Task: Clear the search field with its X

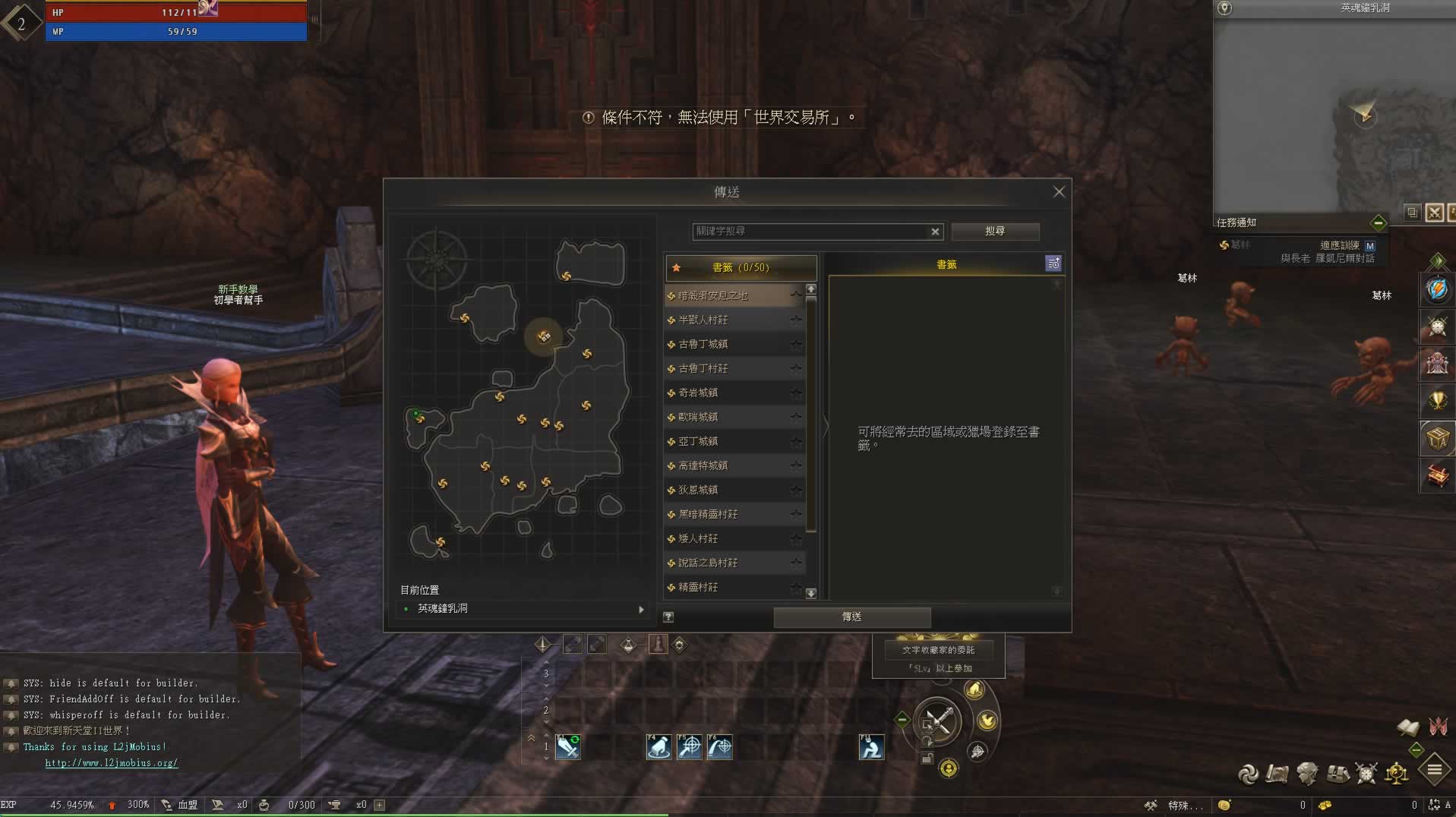Action: point(935,232)
